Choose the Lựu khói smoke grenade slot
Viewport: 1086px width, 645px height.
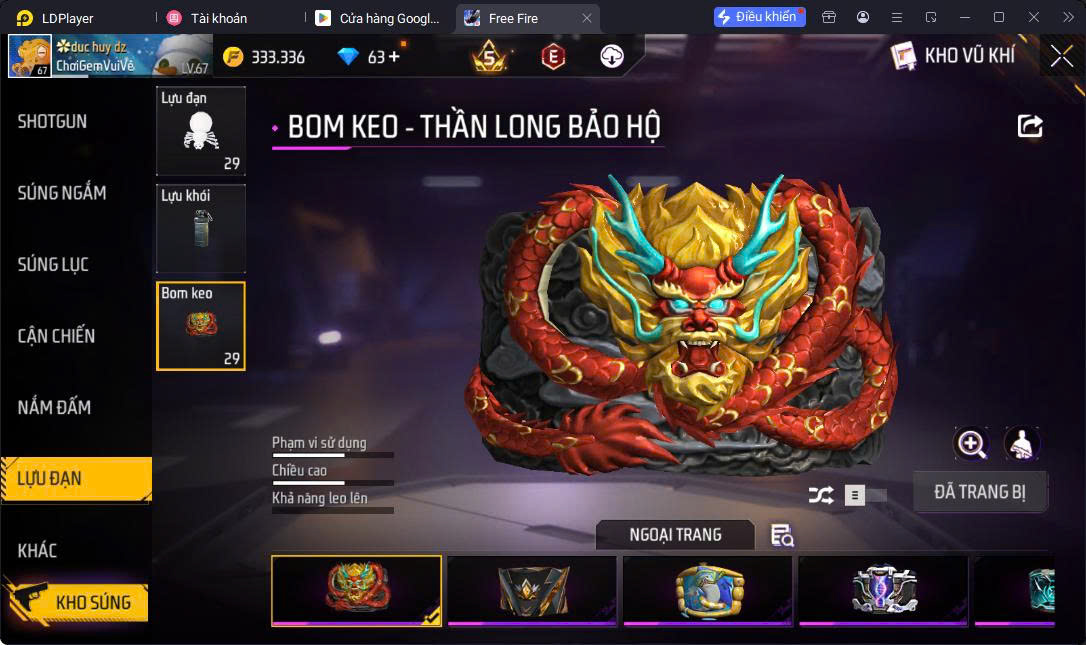[x=201, y=229]
